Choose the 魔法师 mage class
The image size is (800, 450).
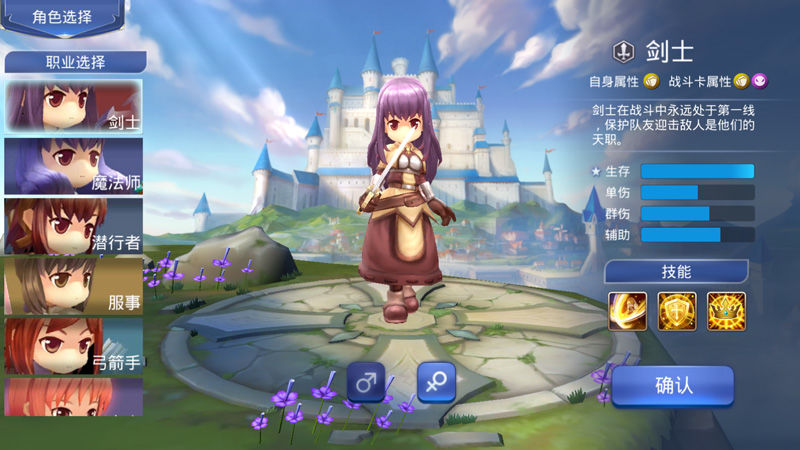tap(73, 166)
